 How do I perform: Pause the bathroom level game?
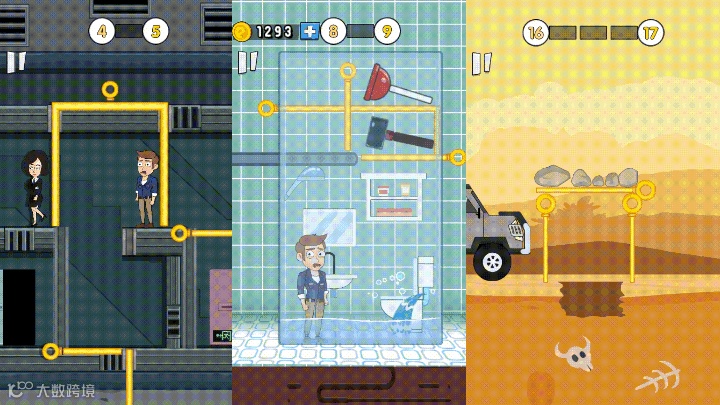point(247,62)
